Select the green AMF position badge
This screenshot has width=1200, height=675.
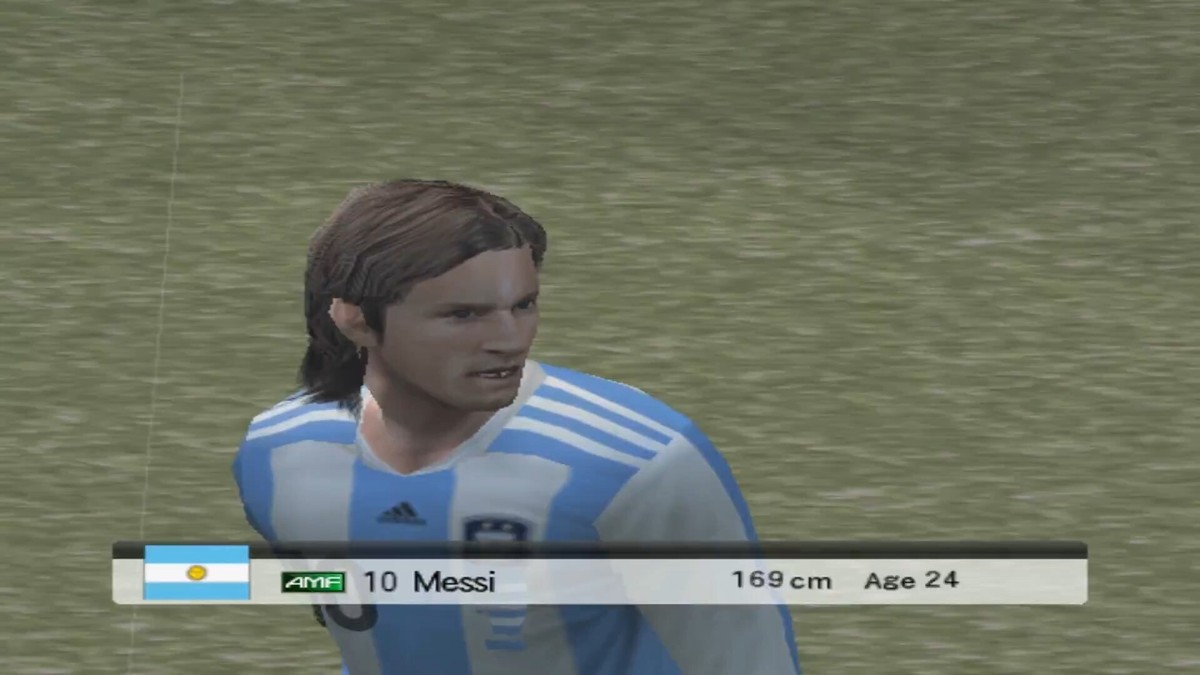(x=313, y=582)
